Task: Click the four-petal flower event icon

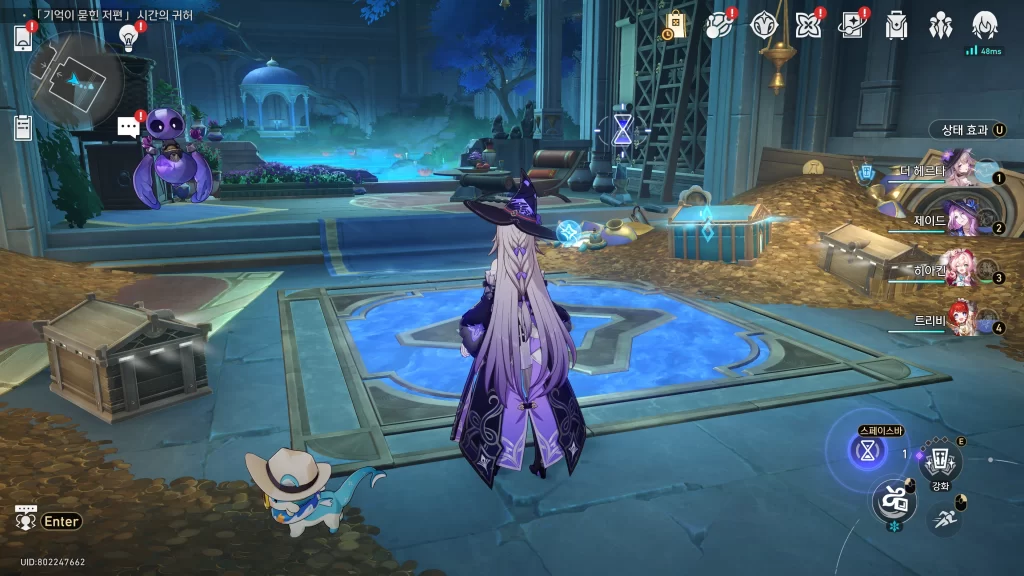Action: click(807, 26)
